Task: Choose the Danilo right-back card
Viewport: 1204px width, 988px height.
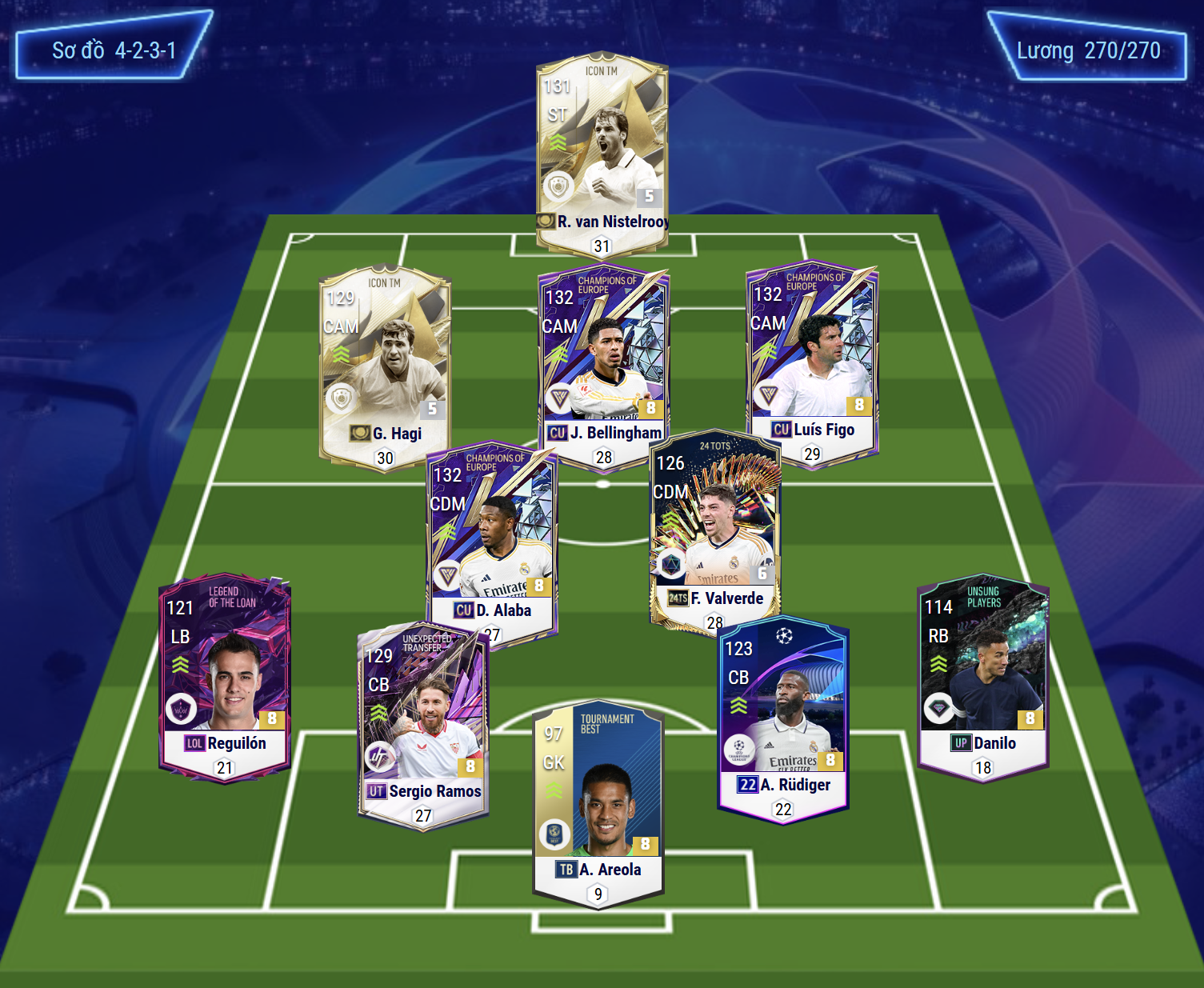Action: [x=982, y=676]
